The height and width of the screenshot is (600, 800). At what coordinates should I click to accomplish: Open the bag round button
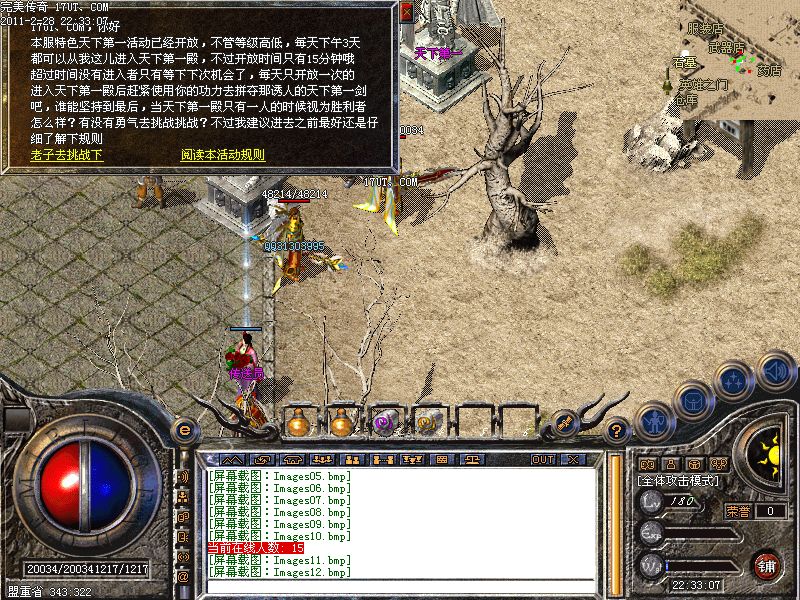point(693,398)
